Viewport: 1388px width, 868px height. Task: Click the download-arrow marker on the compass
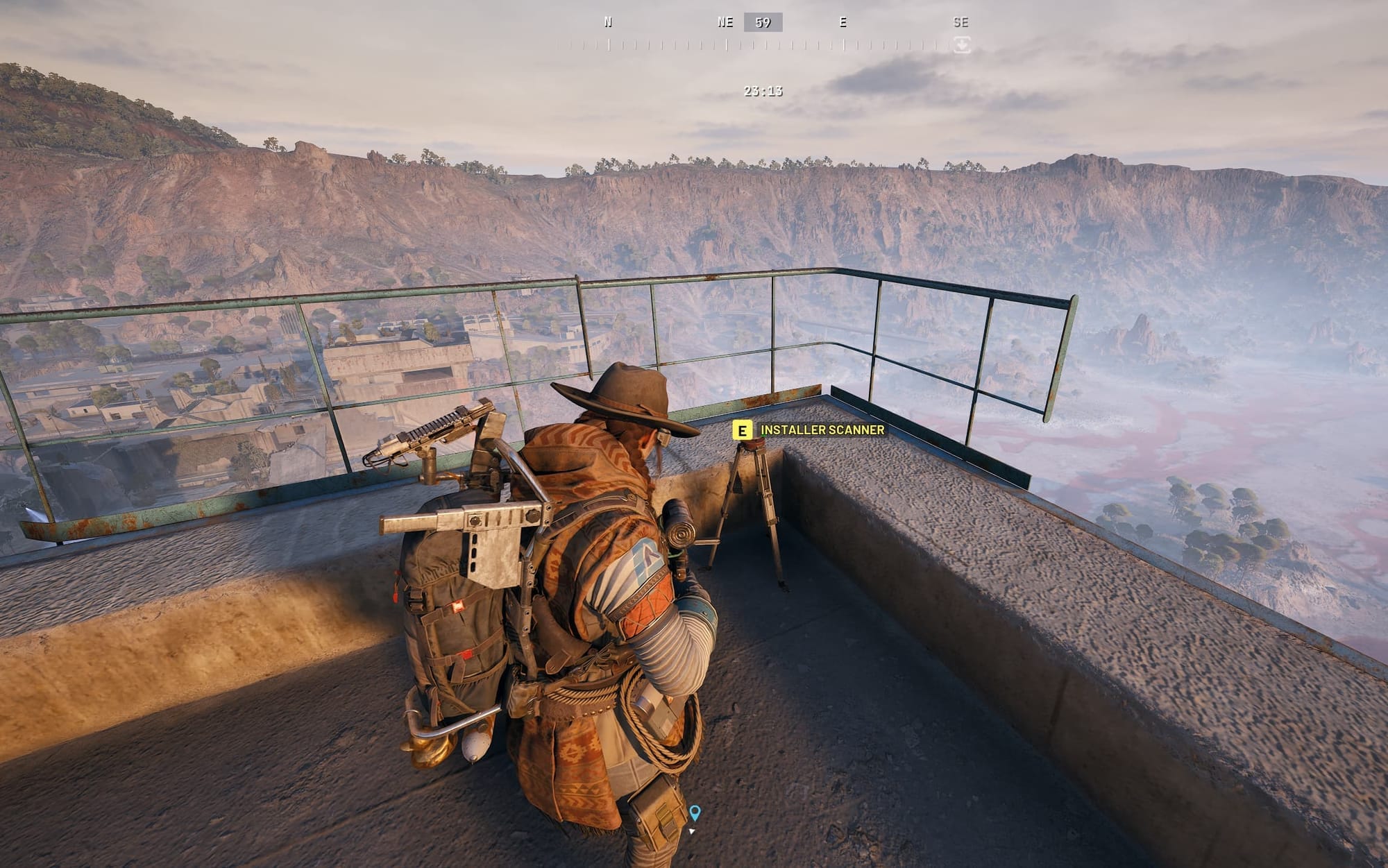click(x=961, y=45)
